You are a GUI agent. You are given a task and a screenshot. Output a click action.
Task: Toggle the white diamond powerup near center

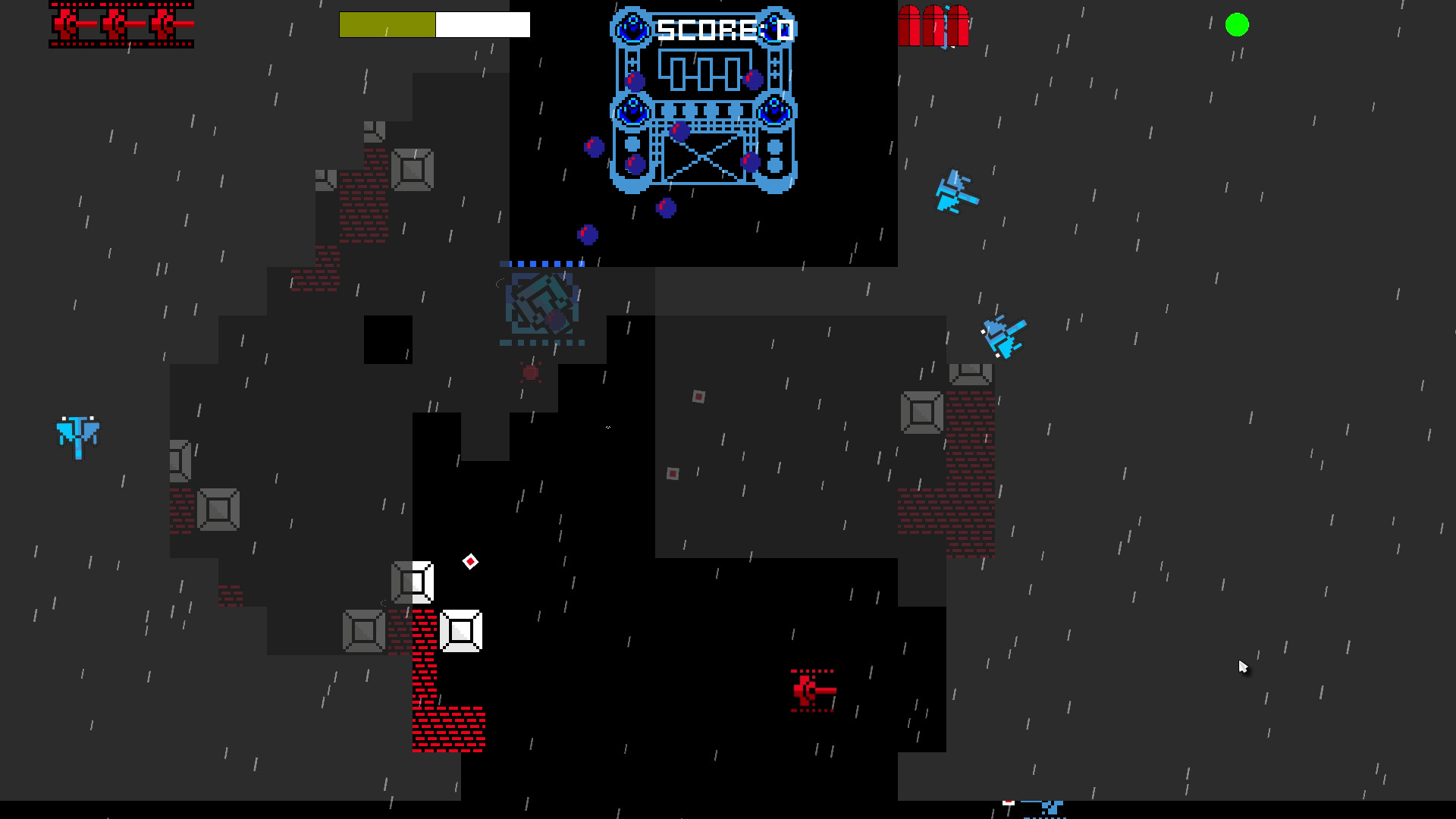point(472,562)
